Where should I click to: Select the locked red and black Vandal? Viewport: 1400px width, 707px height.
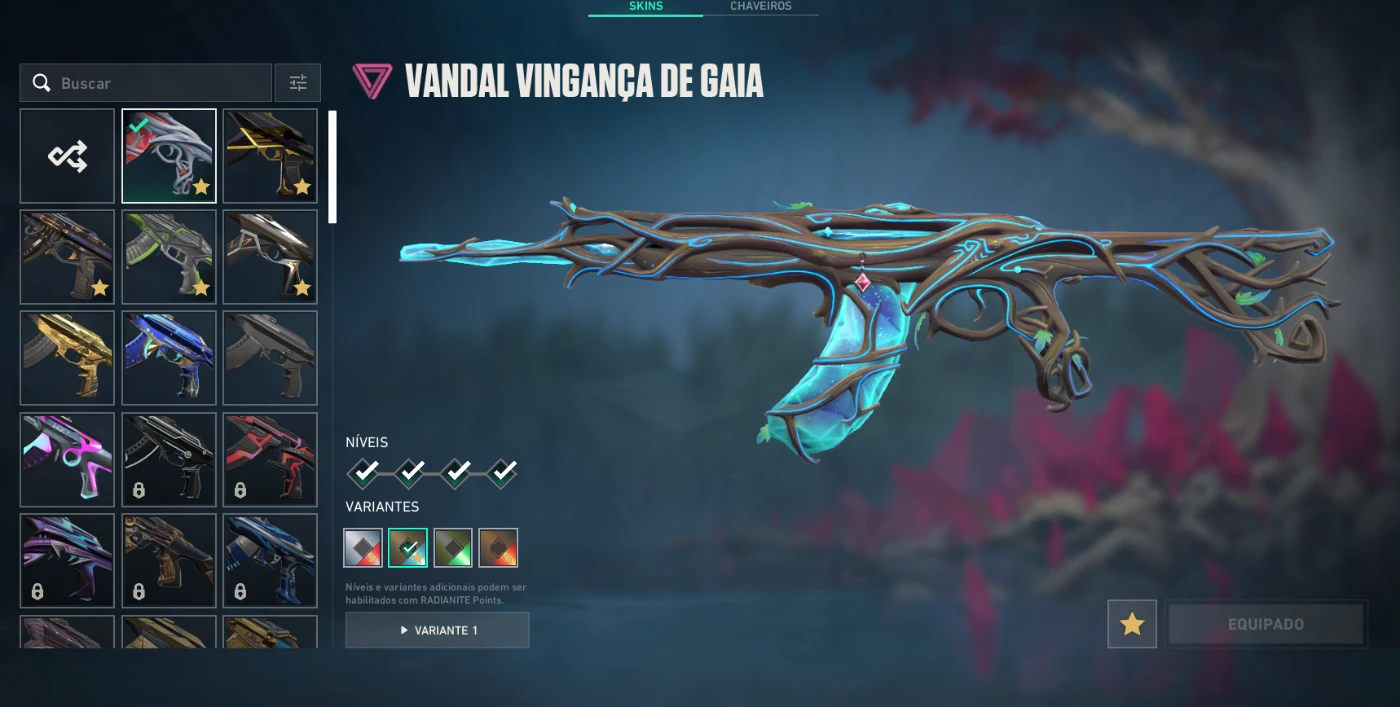270,460
